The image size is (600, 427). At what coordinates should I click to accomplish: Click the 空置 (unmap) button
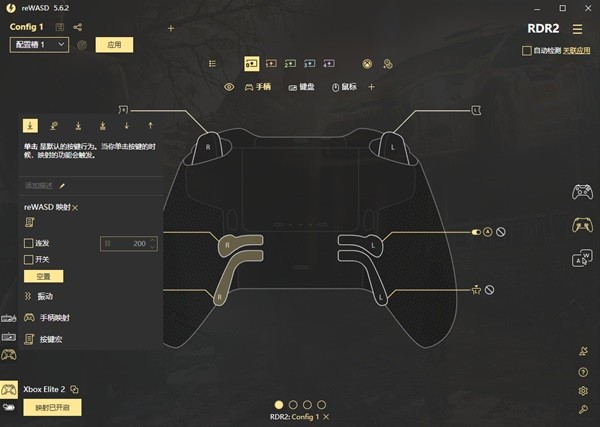coord(43,276)
